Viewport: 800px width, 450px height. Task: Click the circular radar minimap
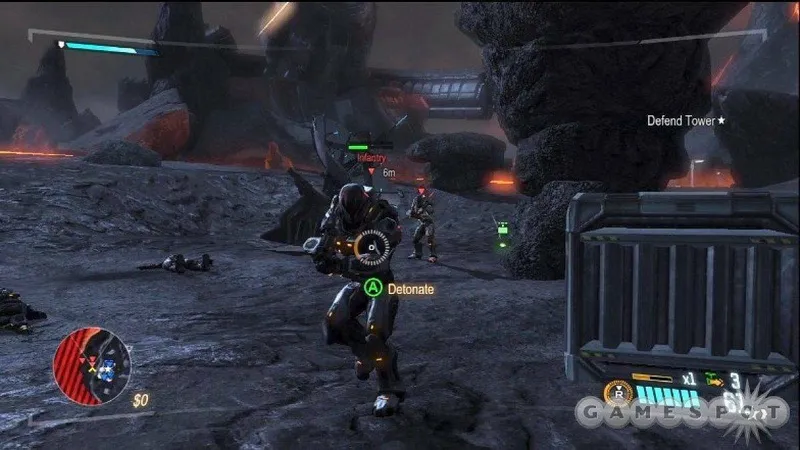pos(91,365)
